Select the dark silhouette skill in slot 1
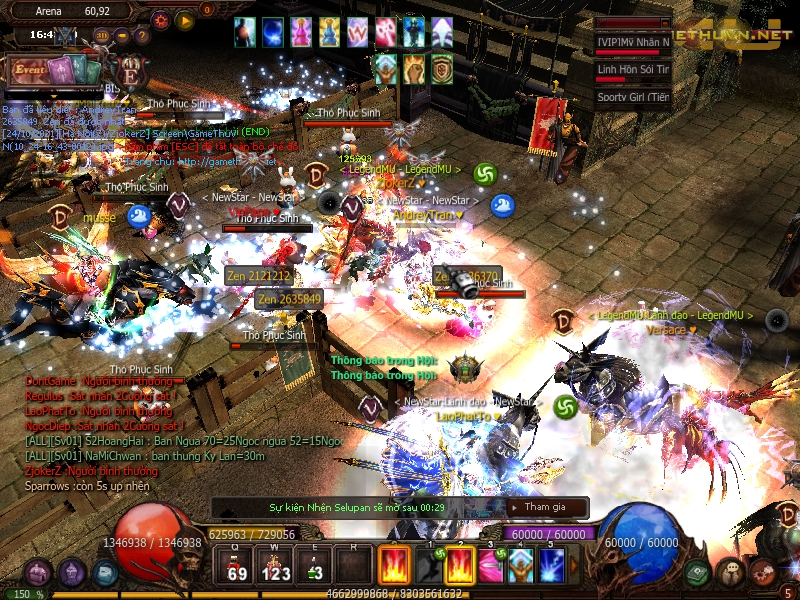This screenshot has height=600, width=800. coord(428,565)
